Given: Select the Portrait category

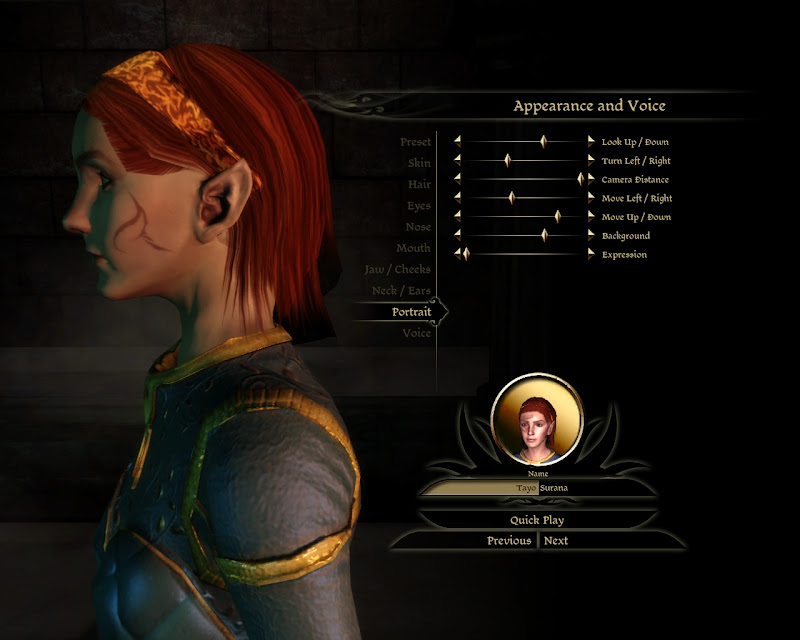Looking at the screenshot, I should pyautogui.click(x=411, y=312).
